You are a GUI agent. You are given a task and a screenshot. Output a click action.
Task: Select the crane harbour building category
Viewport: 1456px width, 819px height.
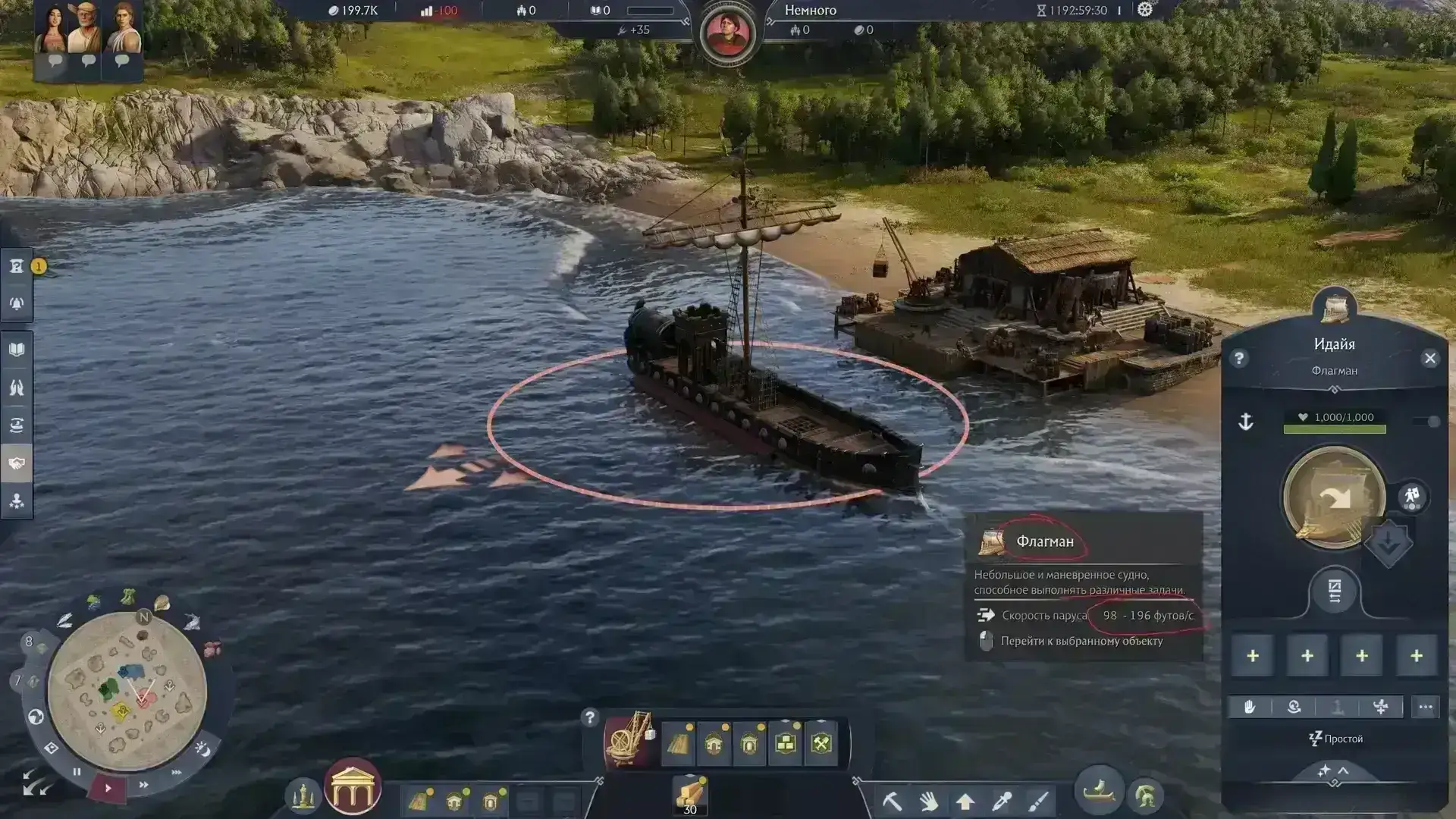tap(630, 741)
